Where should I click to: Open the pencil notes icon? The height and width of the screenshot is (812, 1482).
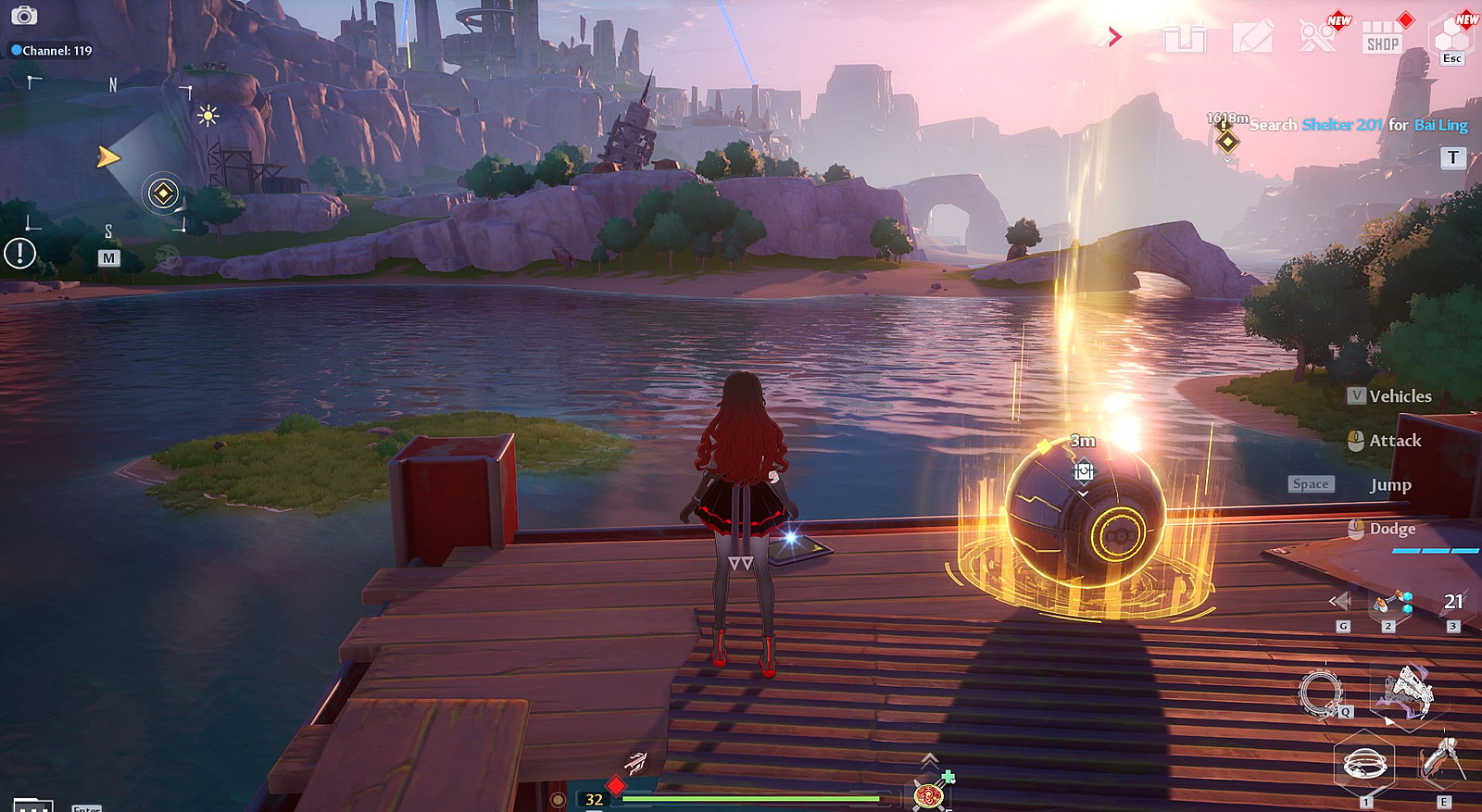click(1252, 38)
